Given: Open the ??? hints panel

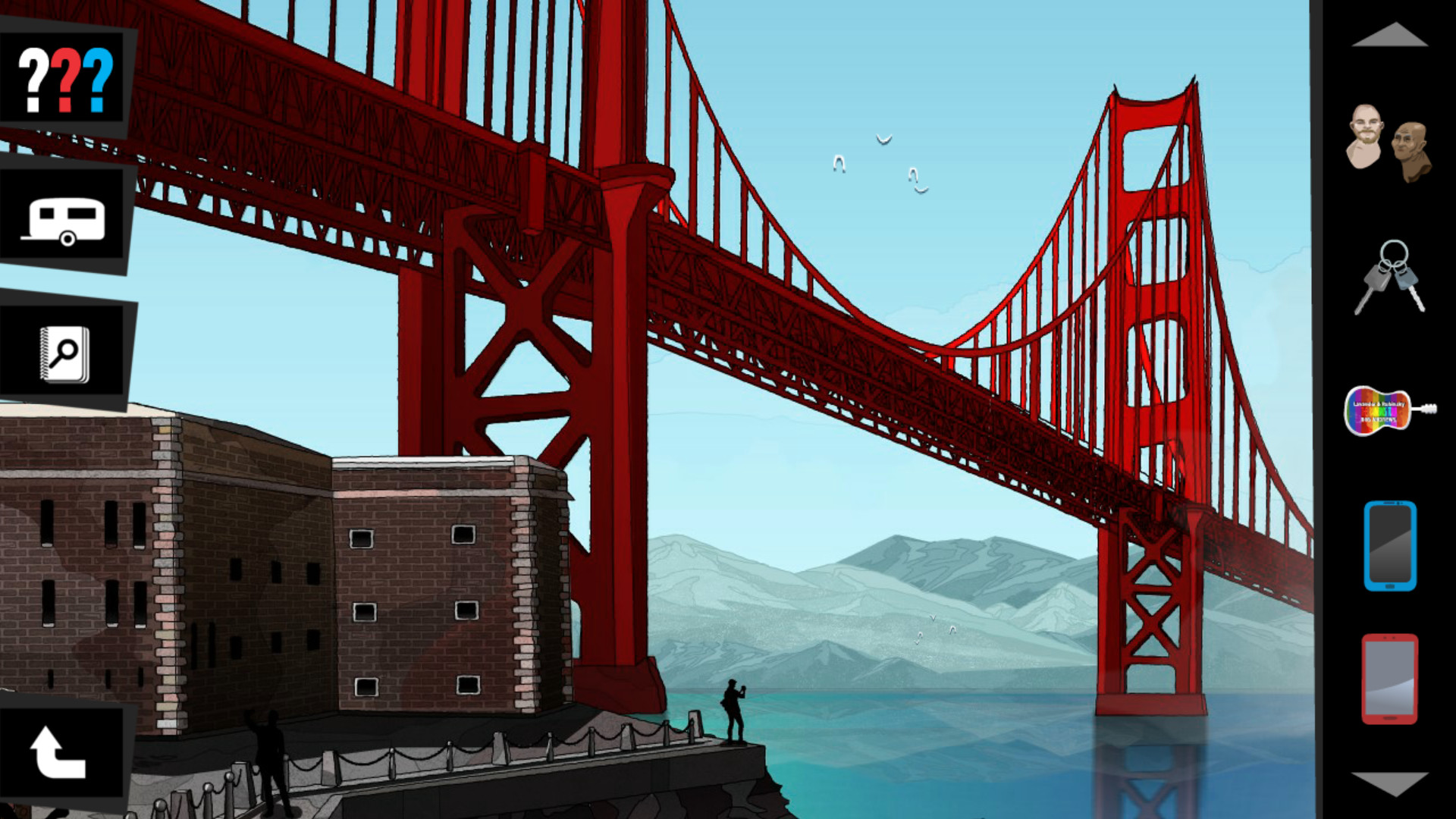Looking at the screenshot, I should click(x=64, y=76).
